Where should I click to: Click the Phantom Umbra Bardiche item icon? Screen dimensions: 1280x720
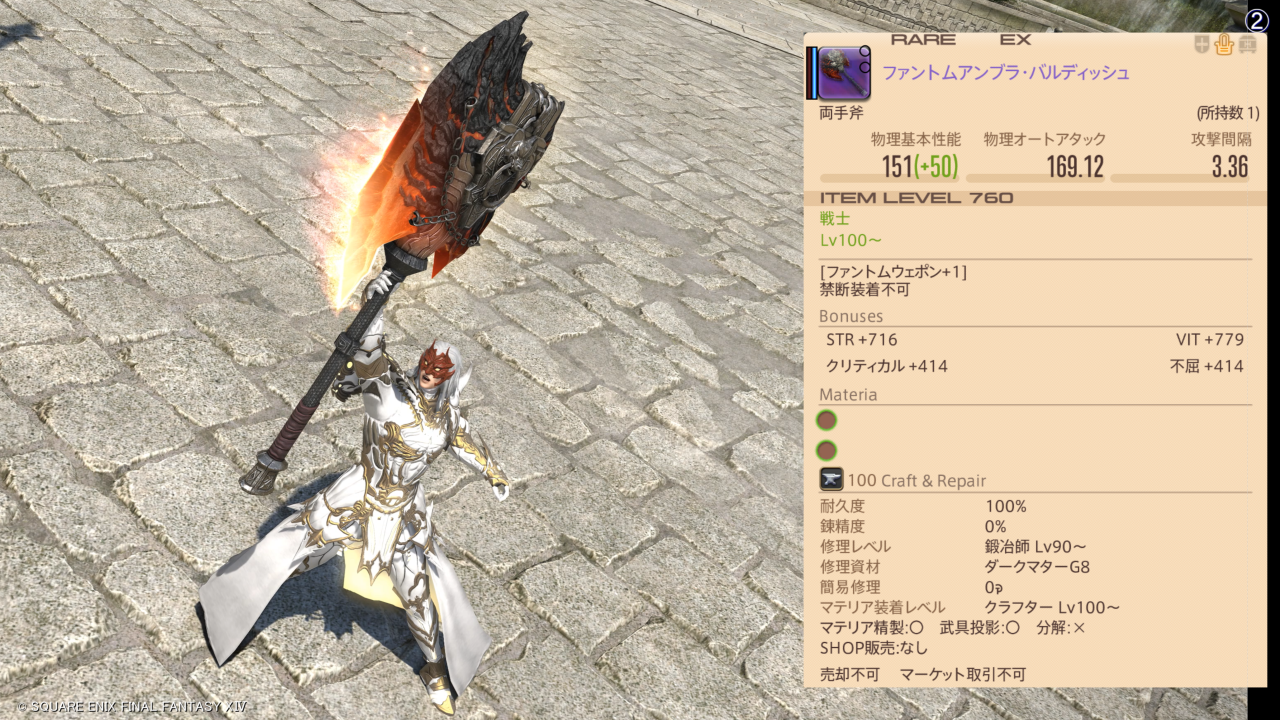point(845,73)
